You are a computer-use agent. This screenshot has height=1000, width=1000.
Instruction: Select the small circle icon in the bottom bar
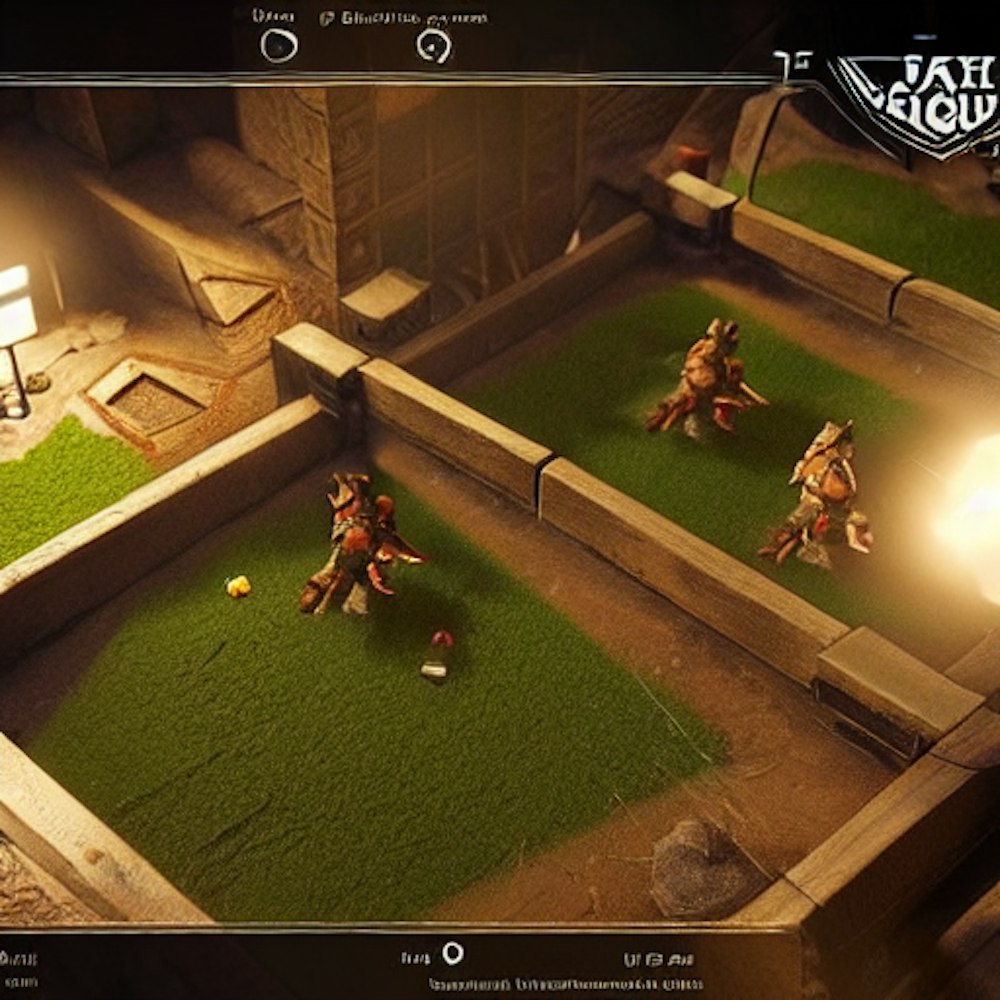[453, 953]
